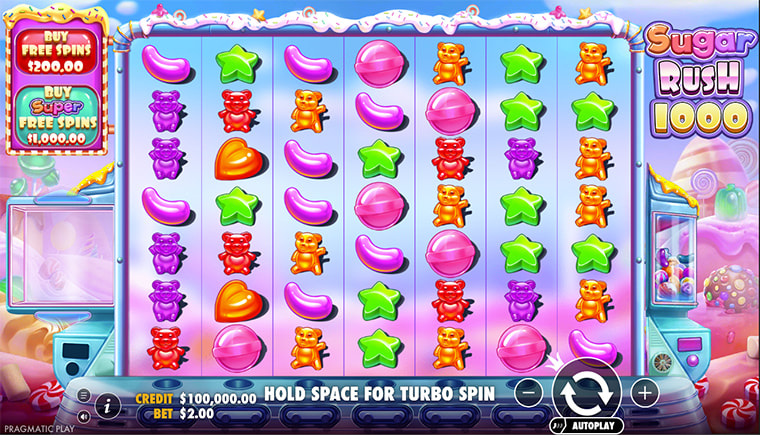Spin the reels with the circular arrows button
760x435 pixels.
coord(587,391)
